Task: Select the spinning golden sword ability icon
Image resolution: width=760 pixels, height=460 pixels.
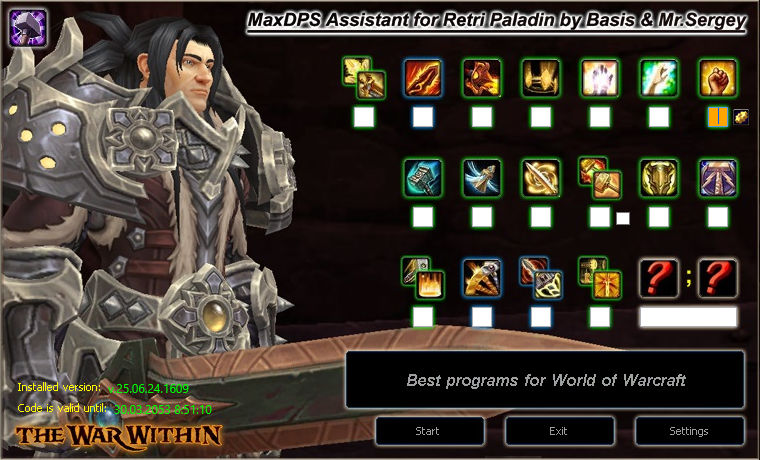Action: [x=540, y=177]
